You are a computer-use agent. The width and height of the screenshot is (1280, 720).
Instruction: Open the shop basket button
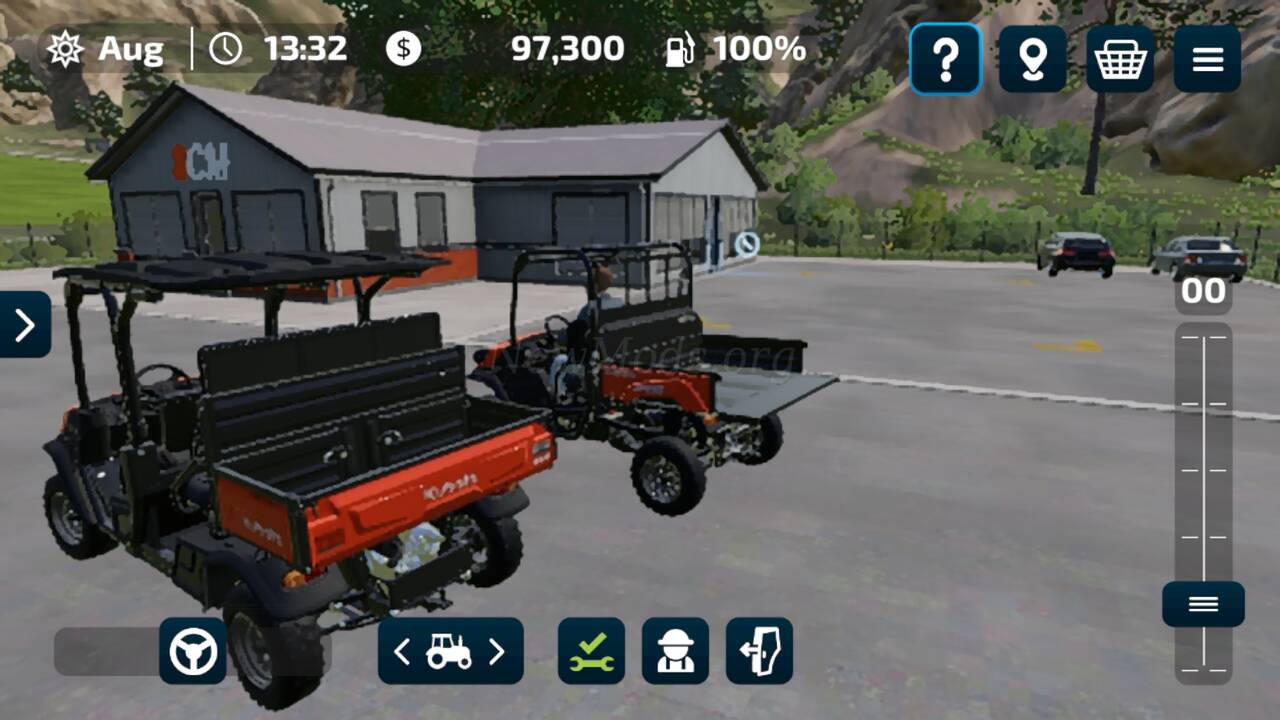click(1120, 60)
